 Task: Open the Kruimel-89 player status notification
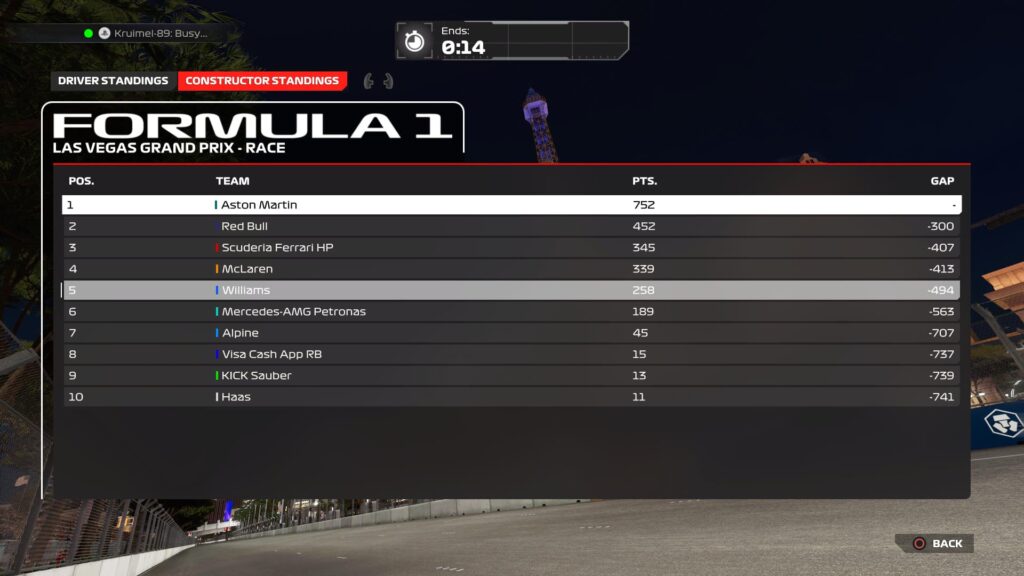[x=150, y=33]
